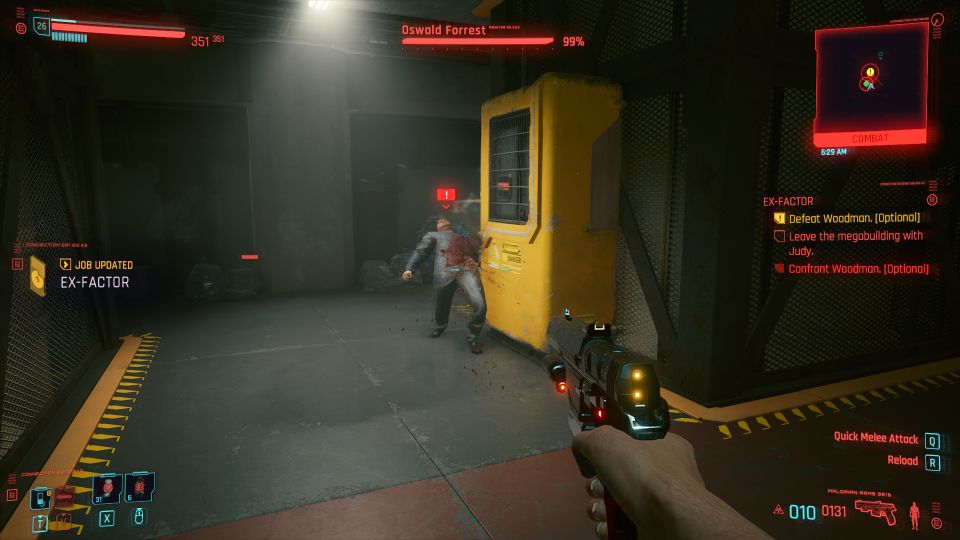Select the 'Defeat Woodman' optional objective
Viewport: 960px width, 540px height.
(x=853, y=217)
